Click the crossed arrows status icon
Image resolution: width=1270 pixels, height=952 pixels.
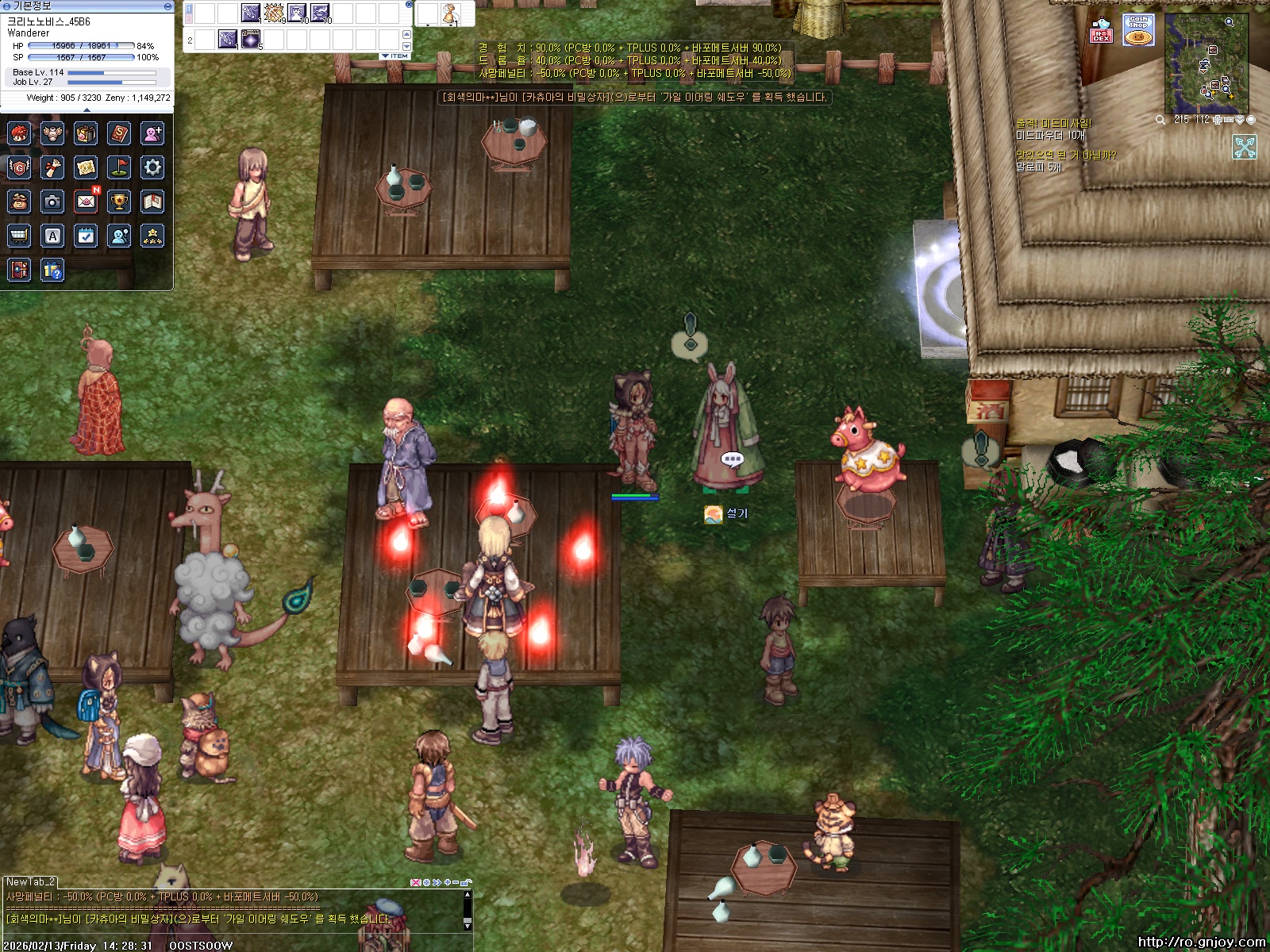coord(1244,147)
